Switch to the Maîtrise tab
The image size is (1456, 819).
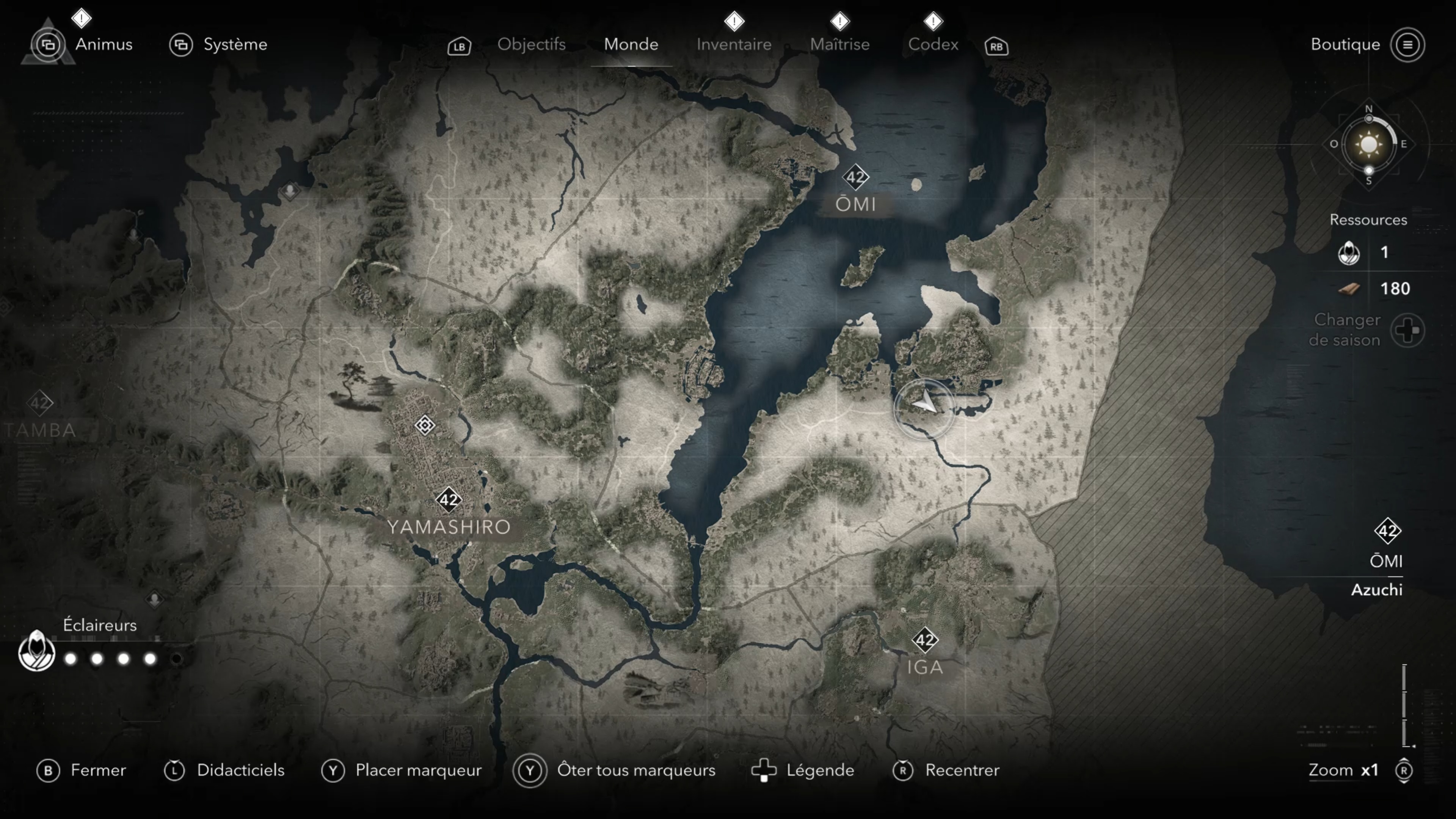pyautogui.click(x=839, y=44)
